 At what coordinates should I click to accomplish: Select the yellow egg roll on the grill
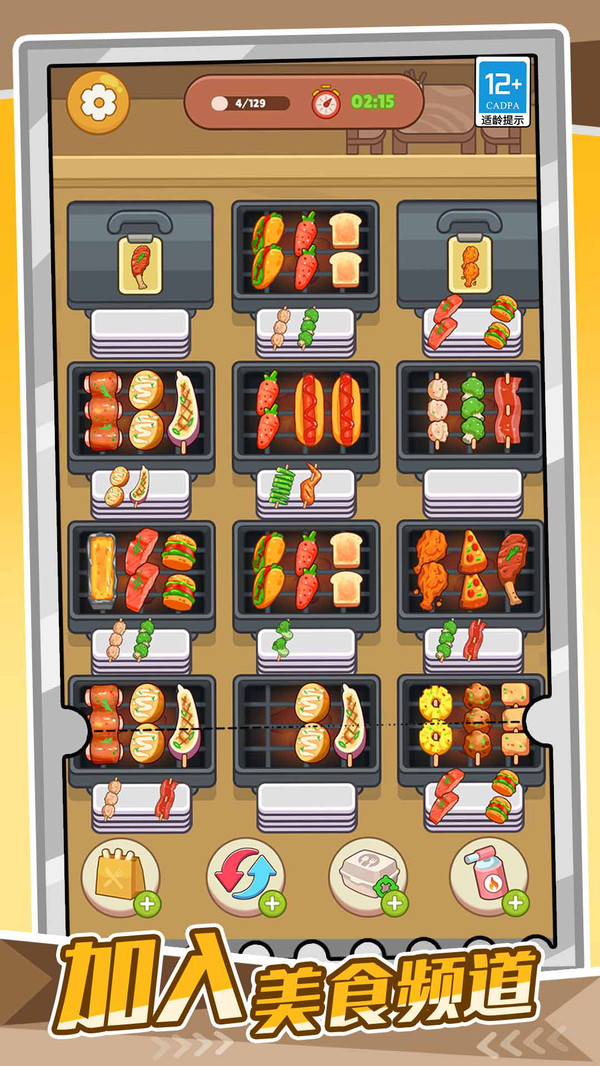[99, 572]
